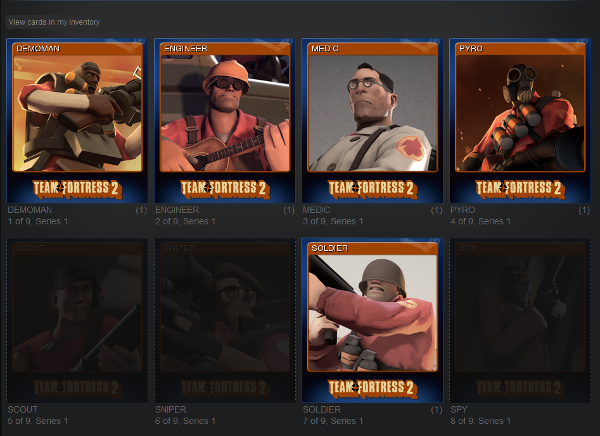Choose the unowned Sniper card
The image size is (600, 436).
click(224, 319)
